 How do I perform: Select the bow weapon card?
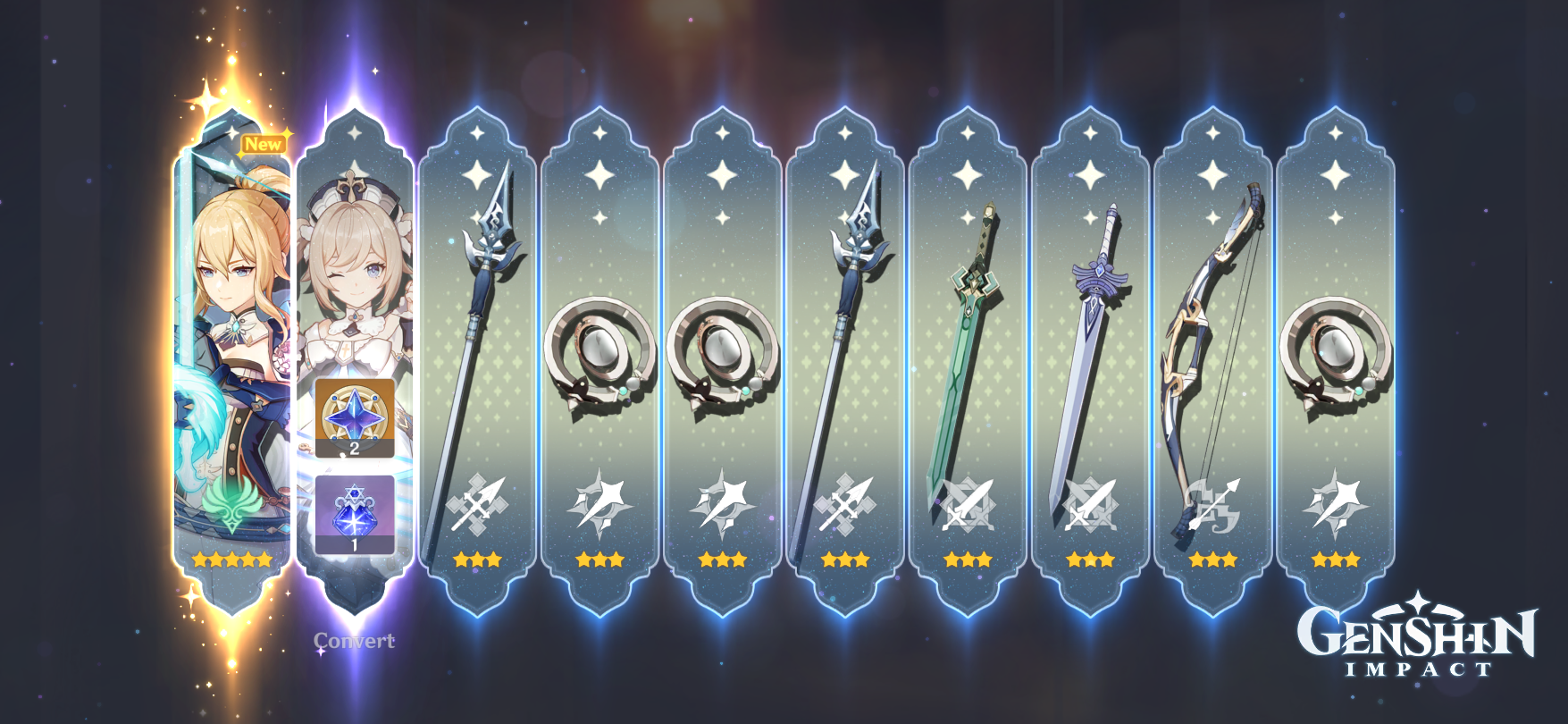click(1213, 340)
